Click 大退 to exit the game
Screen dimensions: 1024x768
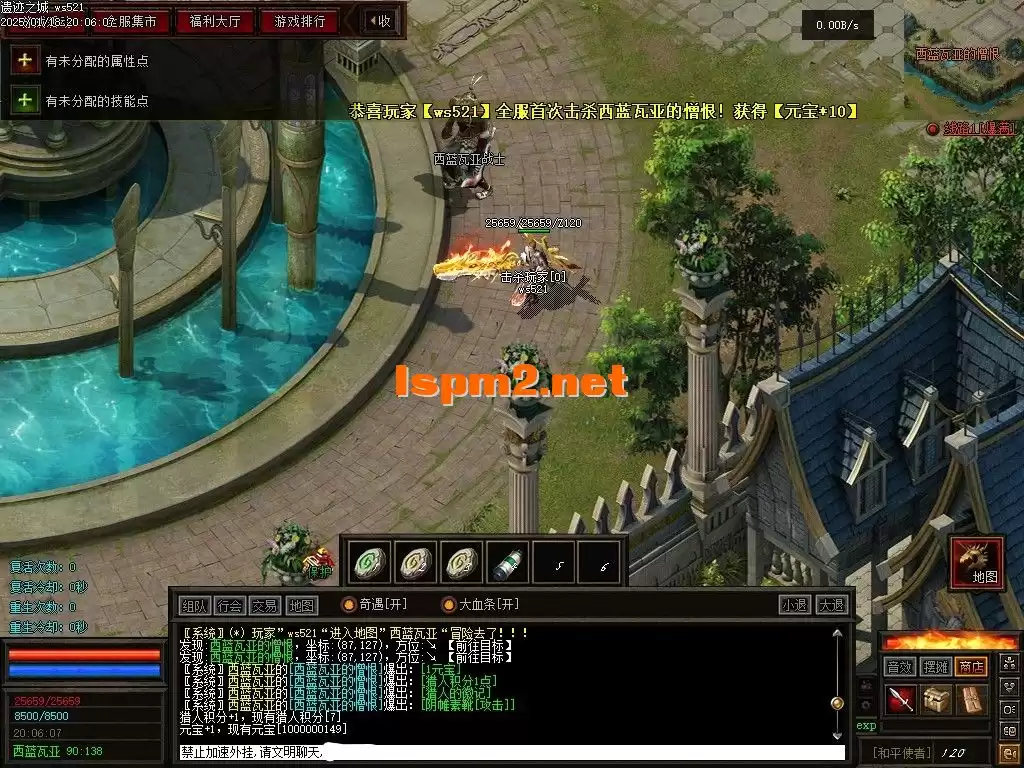point(831,605)
